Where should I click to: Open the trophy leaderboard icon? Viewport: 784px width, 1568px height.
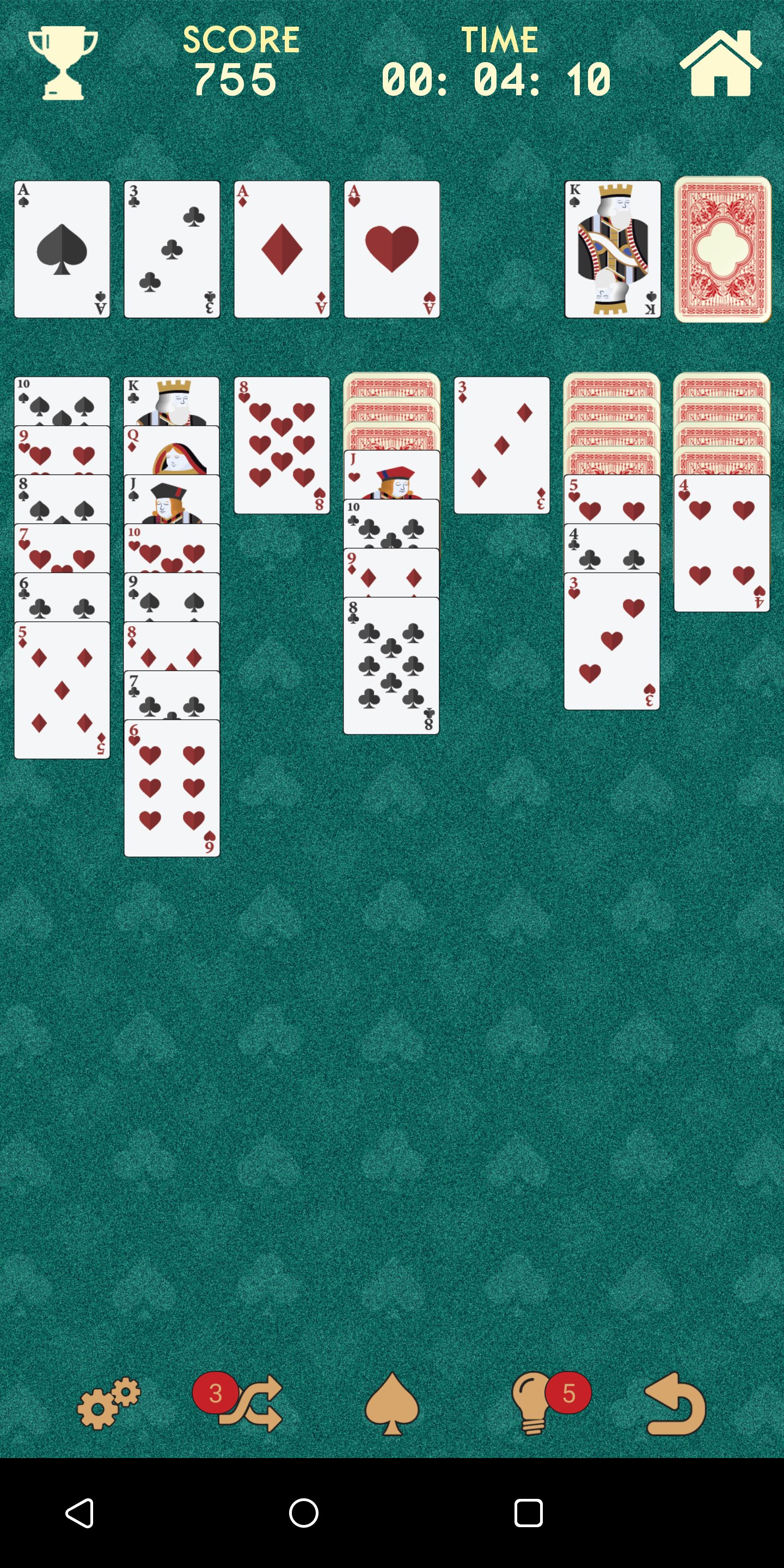click(64, 61)
